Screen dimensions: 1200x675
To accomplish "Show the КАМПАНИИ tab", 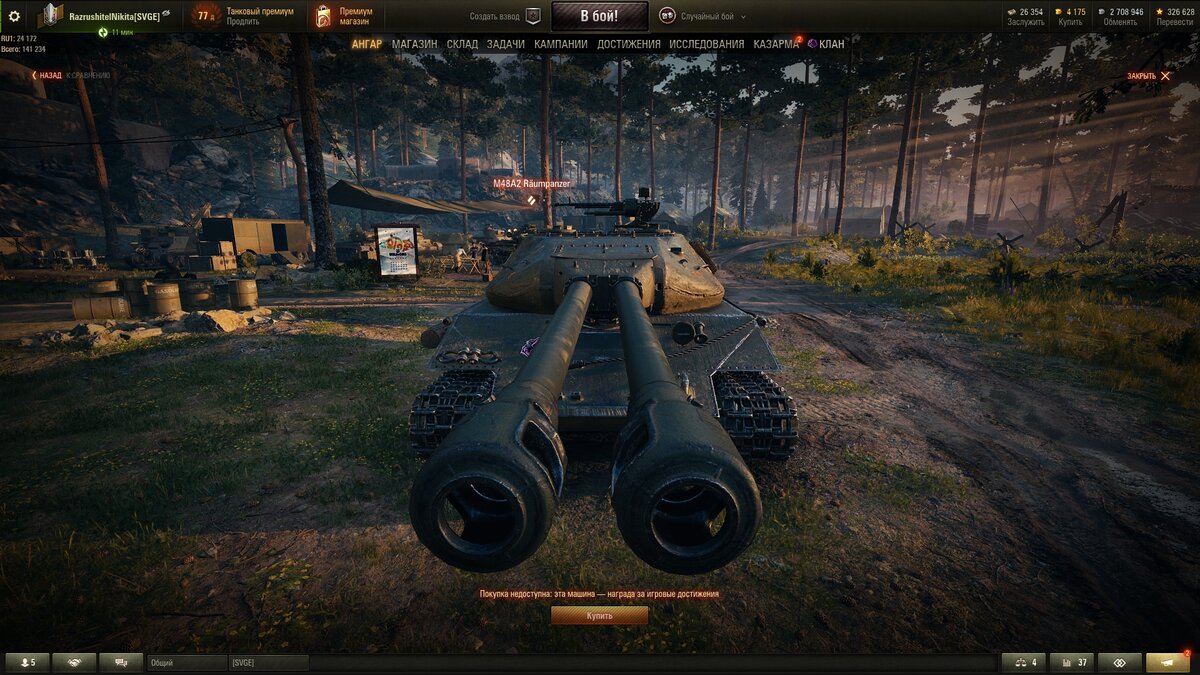I will (560, 44).
